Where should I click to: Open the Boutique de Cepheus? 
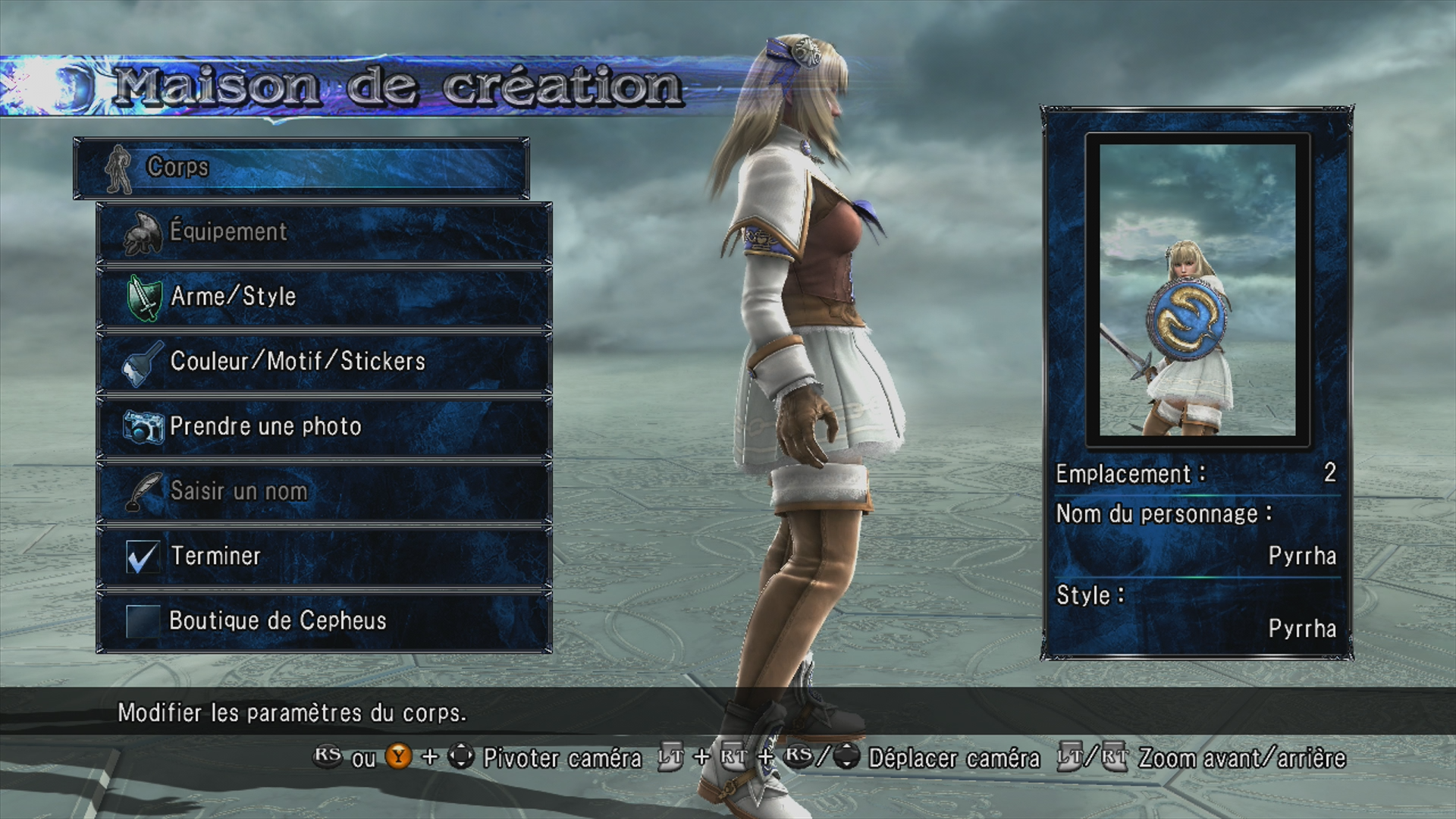click(x=325, y=621)
